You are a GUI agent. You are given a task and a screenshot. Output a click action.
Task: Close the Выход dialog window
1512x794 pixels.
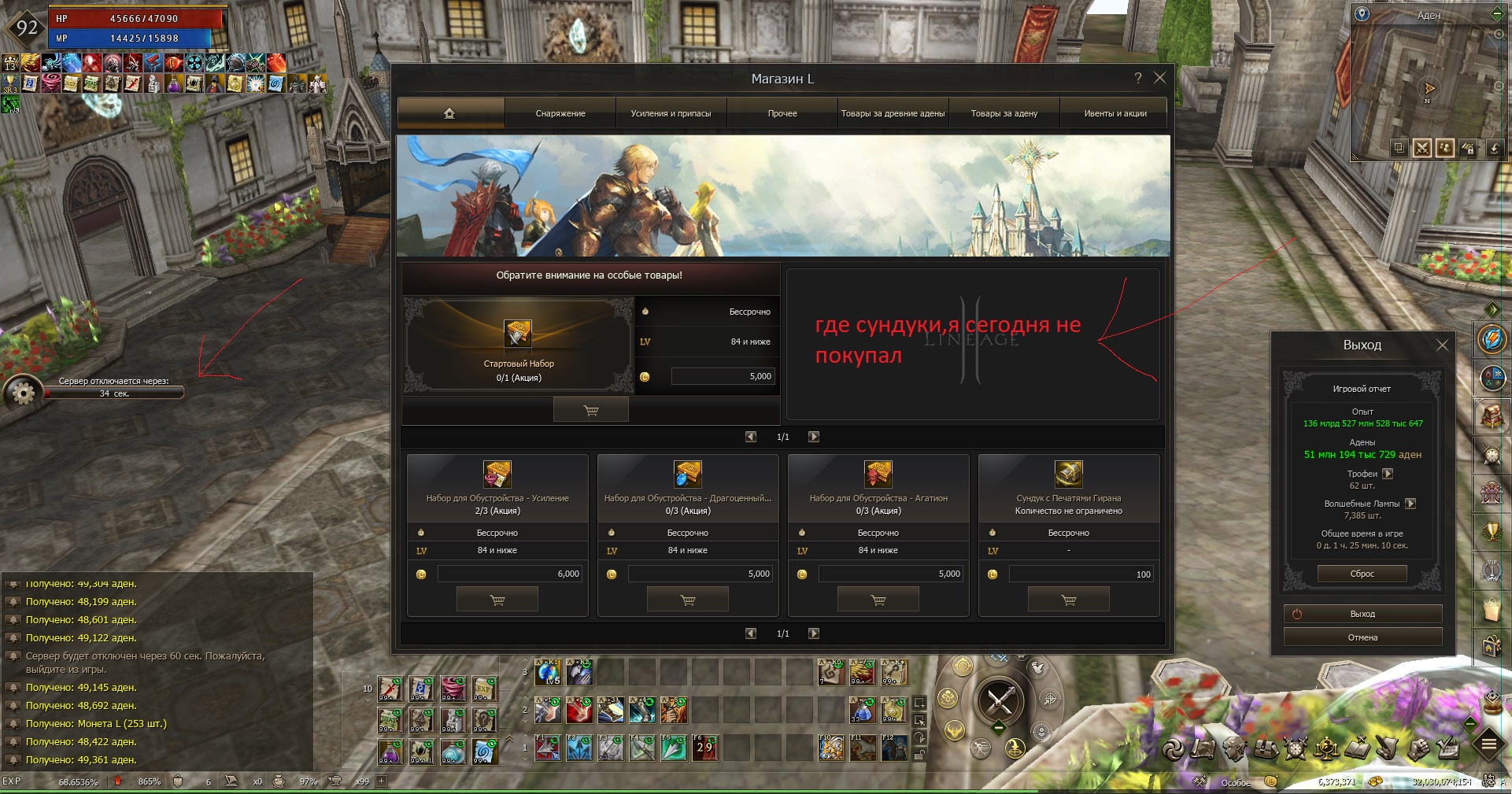pos(1442,345)
